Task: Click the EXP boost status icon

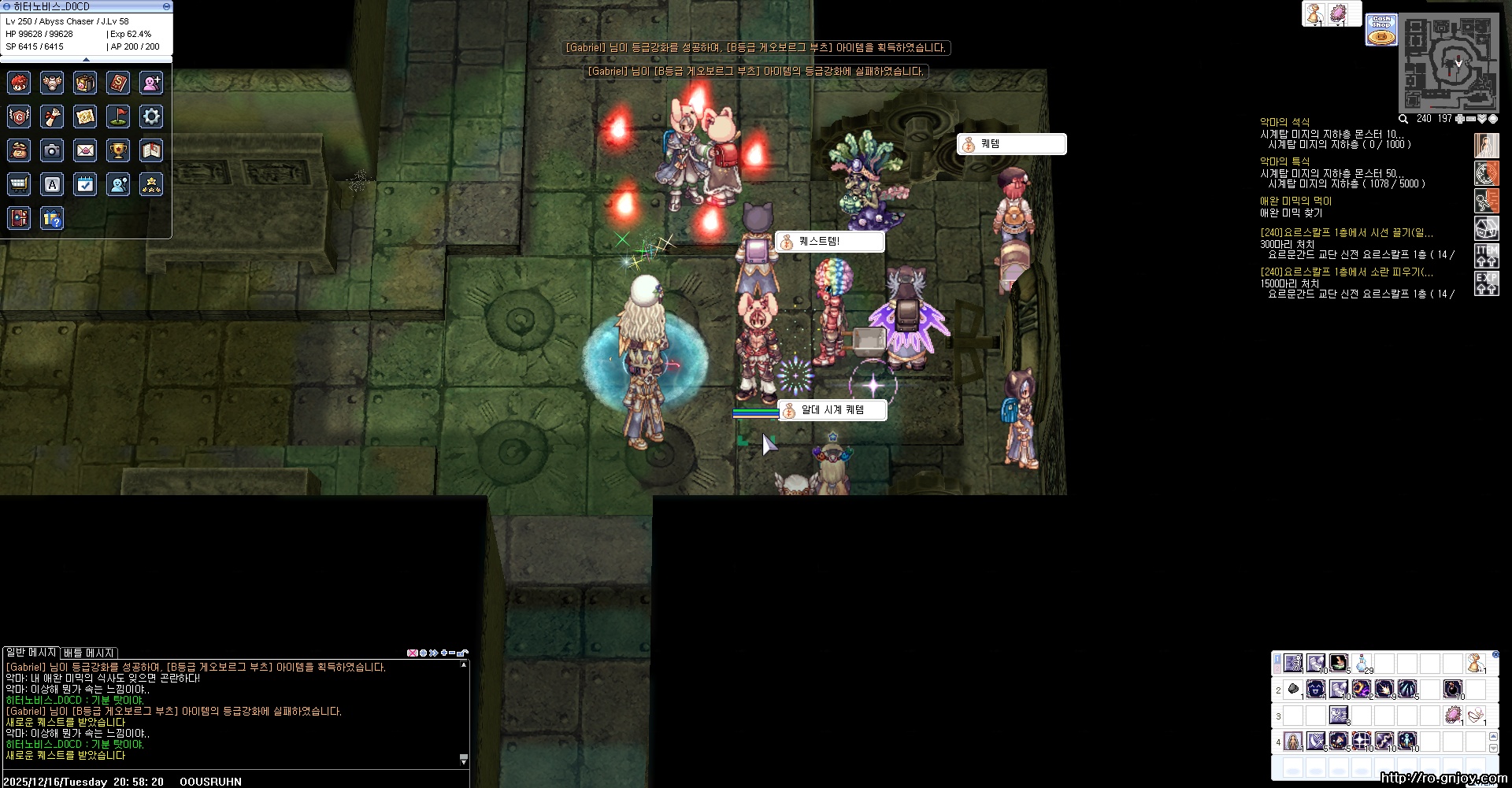Action: coord(1486,283)
